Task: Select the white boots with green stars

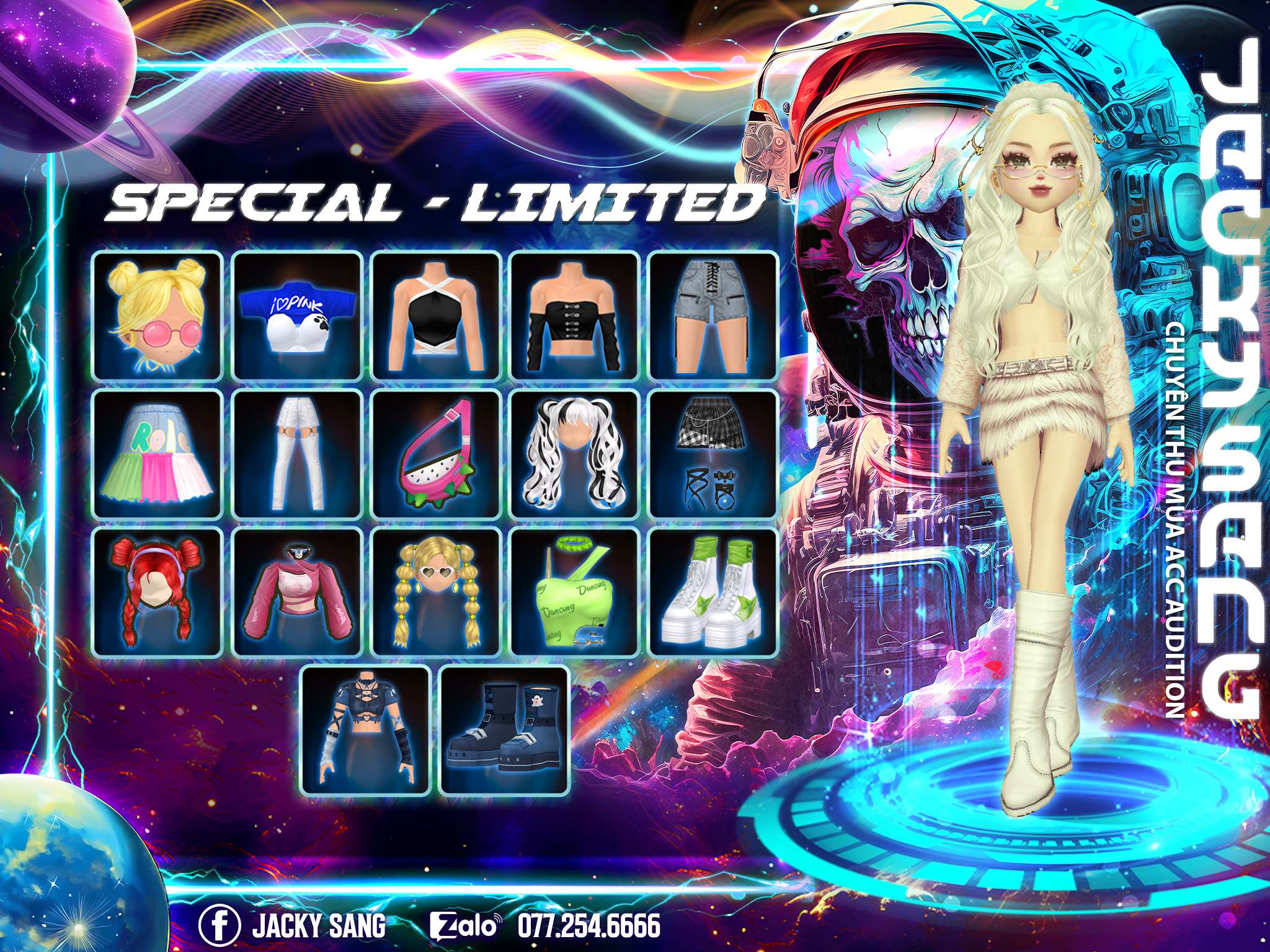Action: [714, 591]
